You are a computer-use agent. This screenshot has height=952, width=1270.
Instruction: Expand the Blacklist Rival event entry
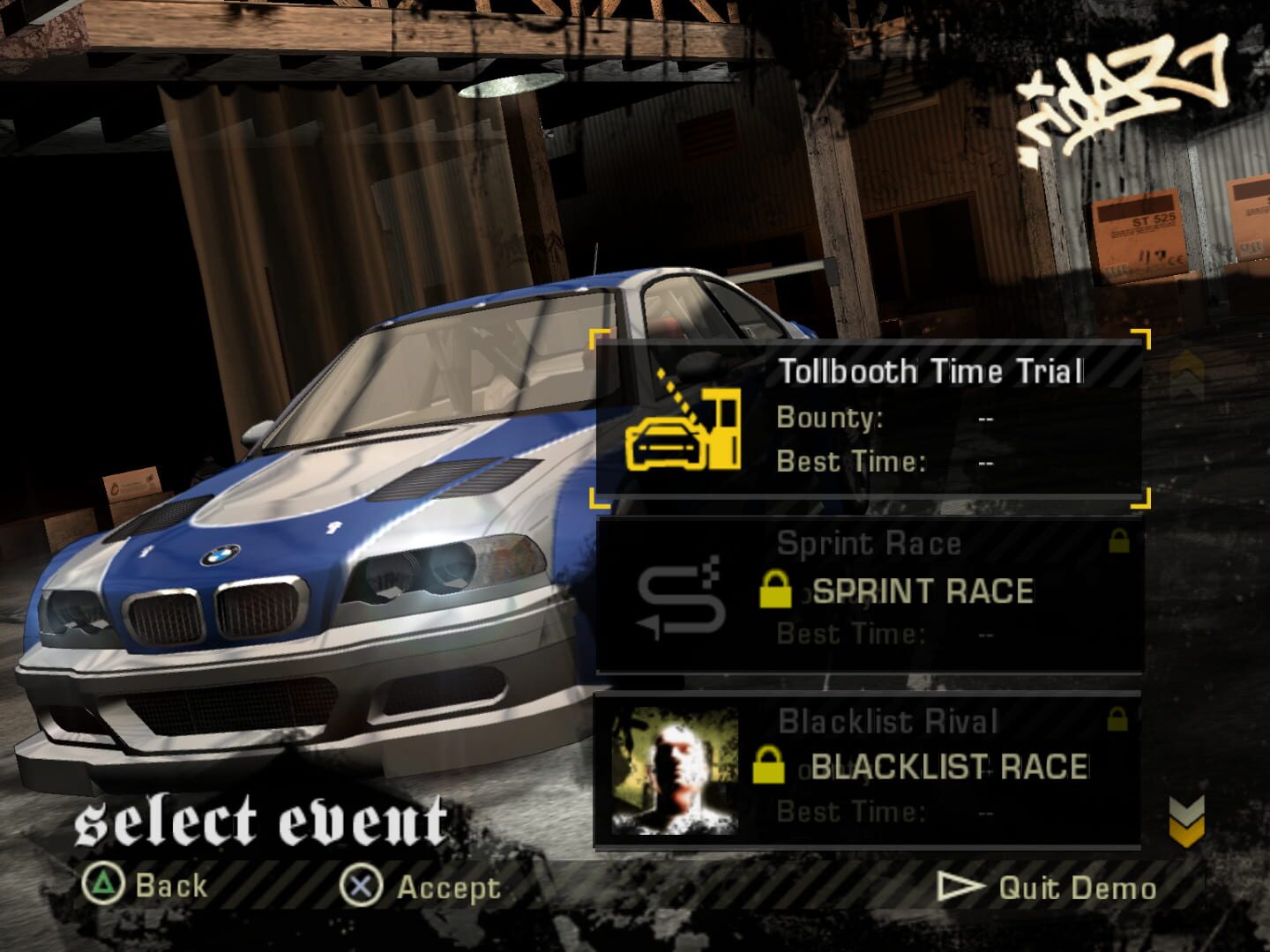869,769
